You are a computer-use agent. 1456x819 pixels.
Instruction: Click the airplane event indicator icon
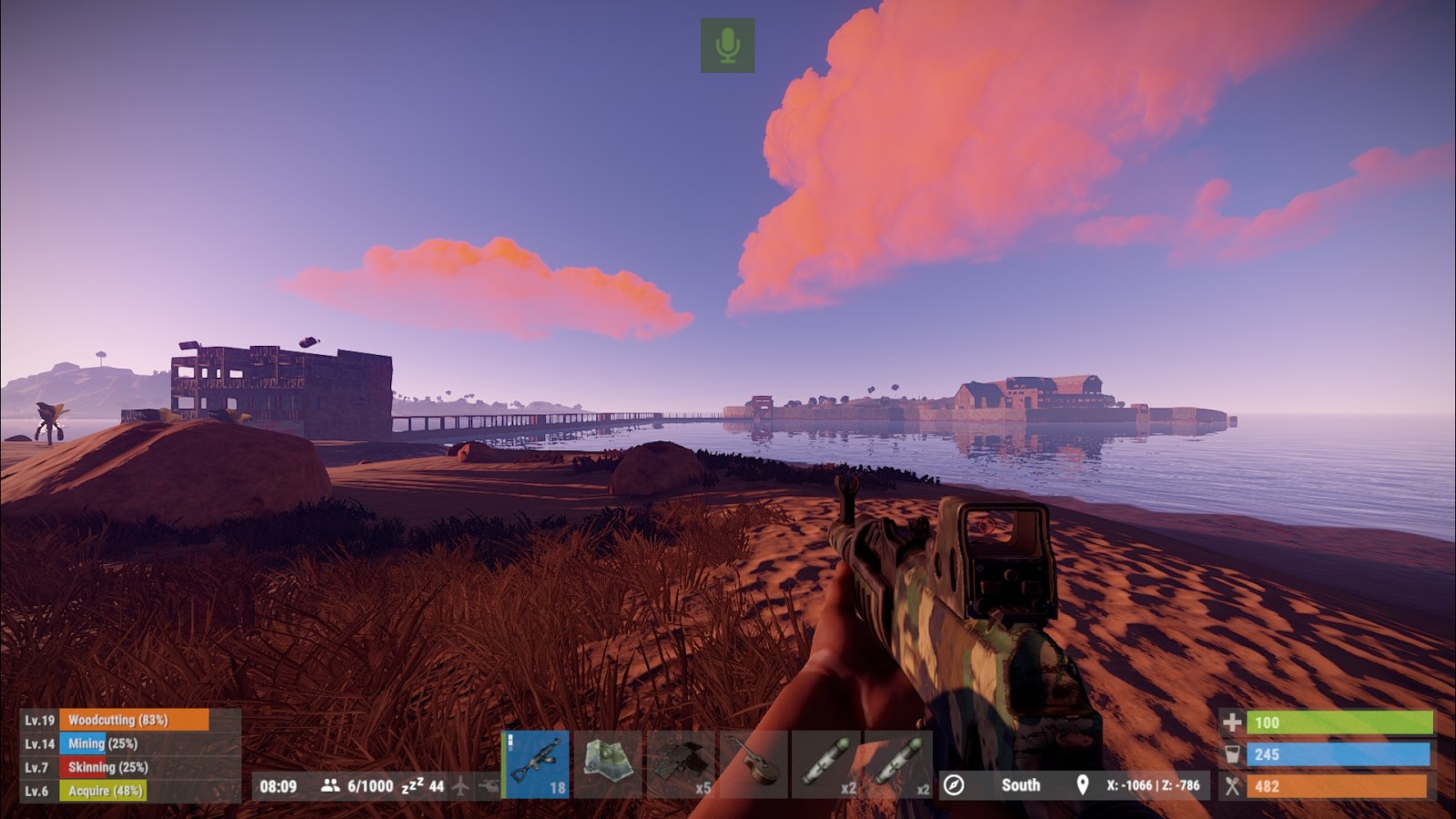[x=461, y=786]
